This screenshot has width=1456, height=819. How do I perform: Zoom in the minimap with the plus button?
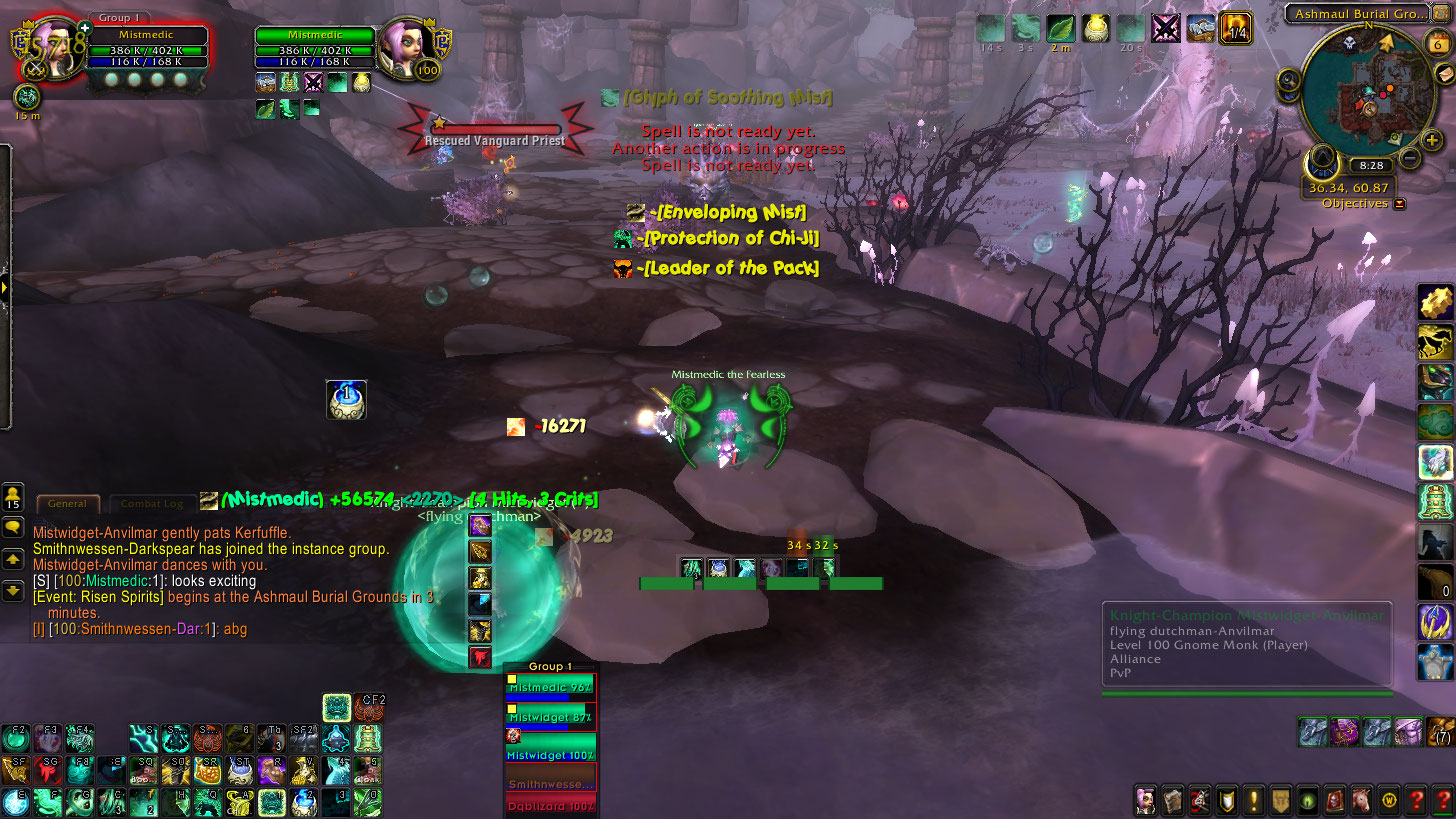(1432, 140)
